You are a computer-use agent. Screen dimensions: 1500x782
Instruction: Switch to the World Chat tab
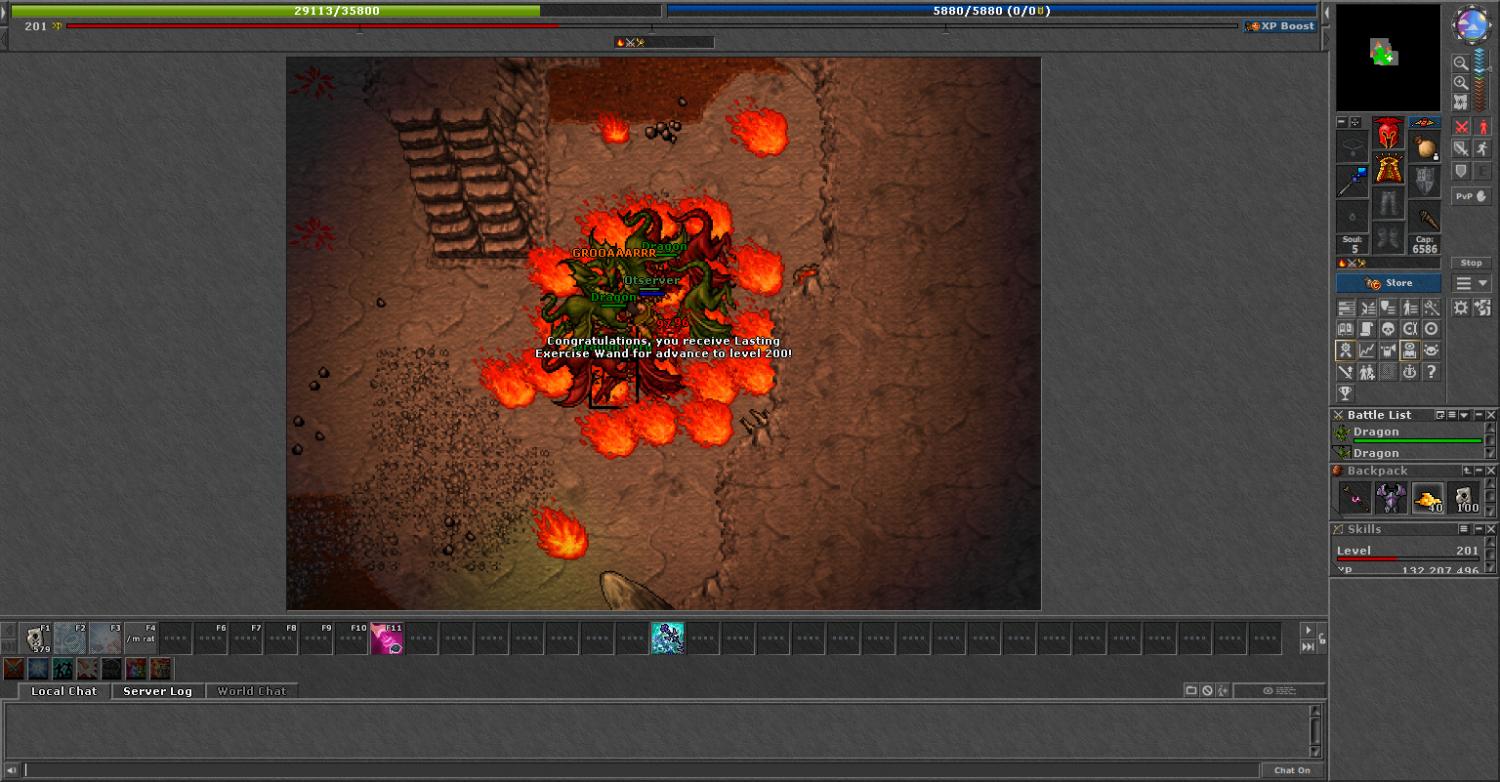pos(251,691)
